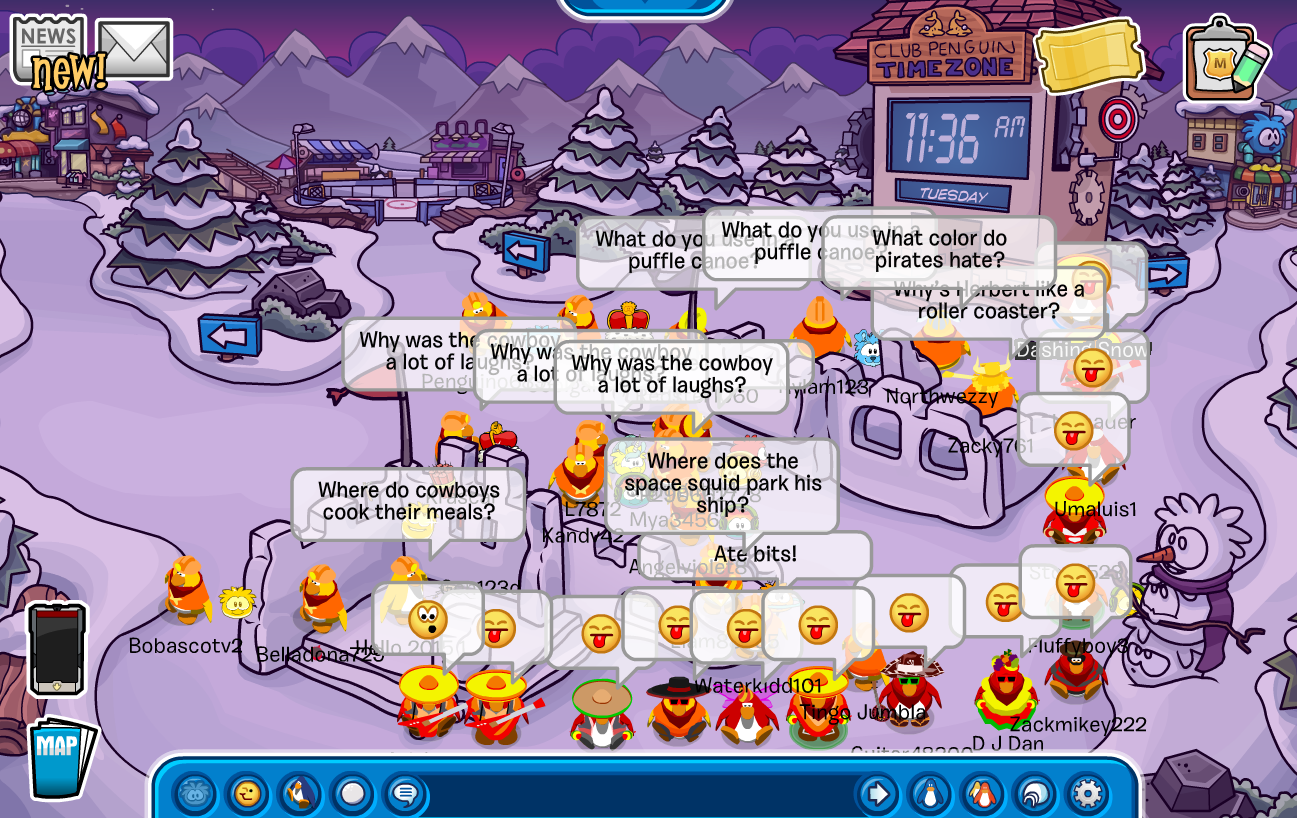Open the yellow ticket icon
The height and width of the screenshot is (818, 1297).
(x=1088, y=56)
